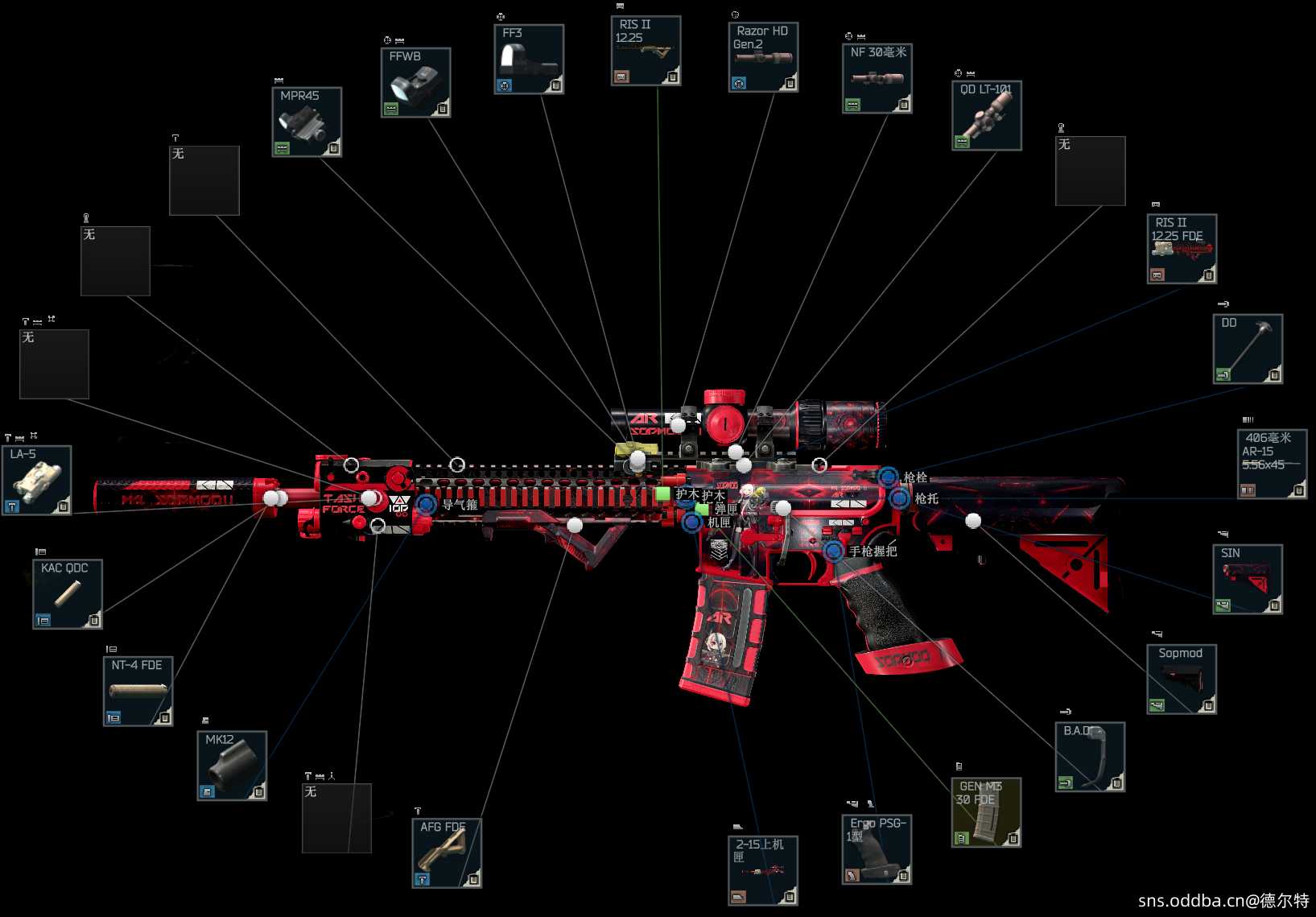This screenshot has width=1316, height=917.
Task: Select the QD LT-101 mount slot
Action: tap(987, 116)
